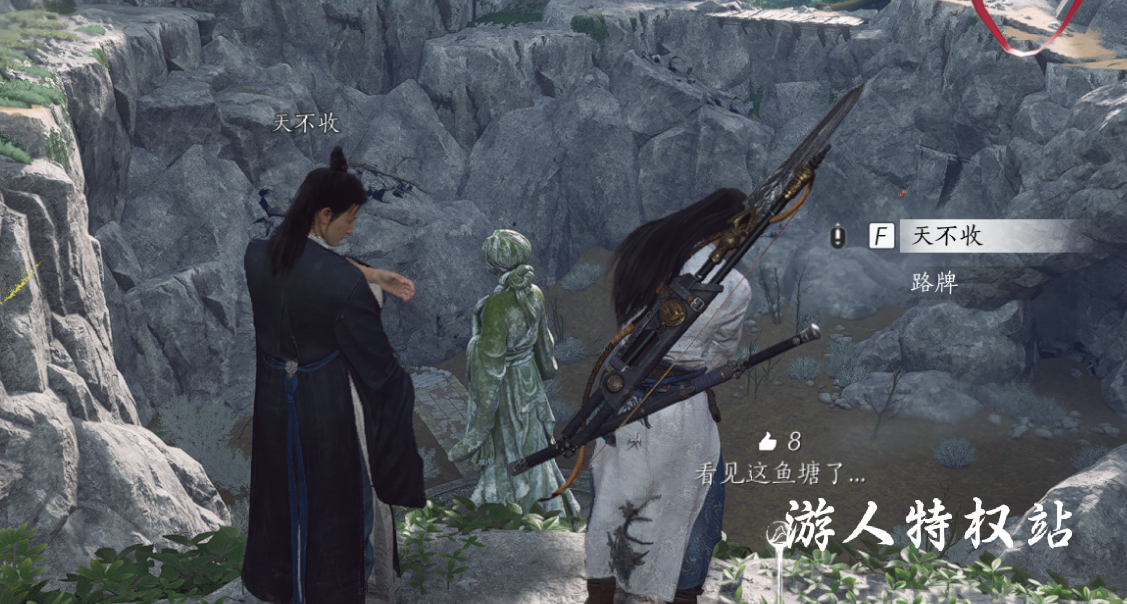1127x604 pixels.
Task: Select the highlighted 天不收 interaction option
Action: click(985, 236)
